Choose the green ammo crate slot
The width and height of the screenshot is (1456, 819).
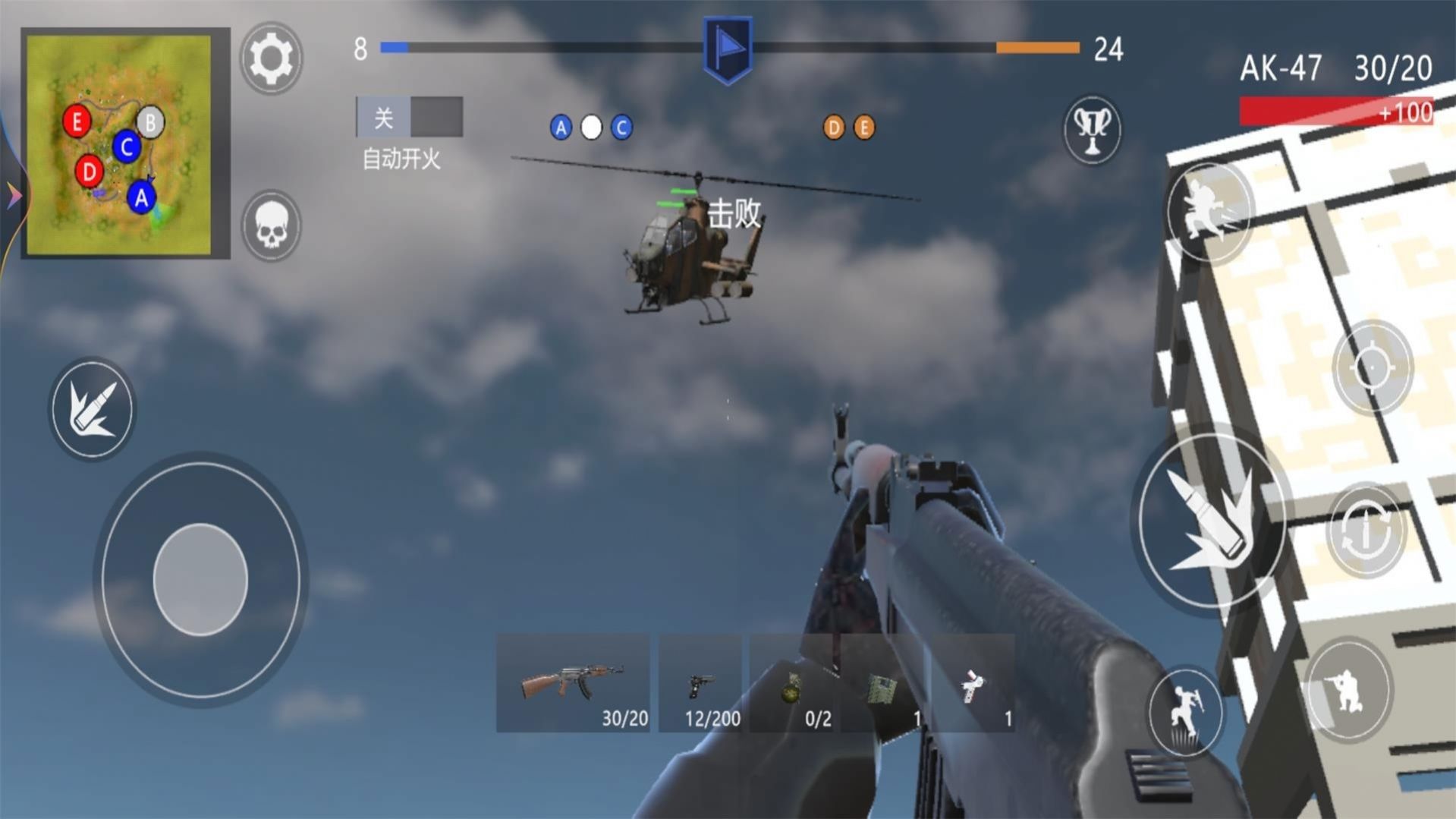click(883, 683)
